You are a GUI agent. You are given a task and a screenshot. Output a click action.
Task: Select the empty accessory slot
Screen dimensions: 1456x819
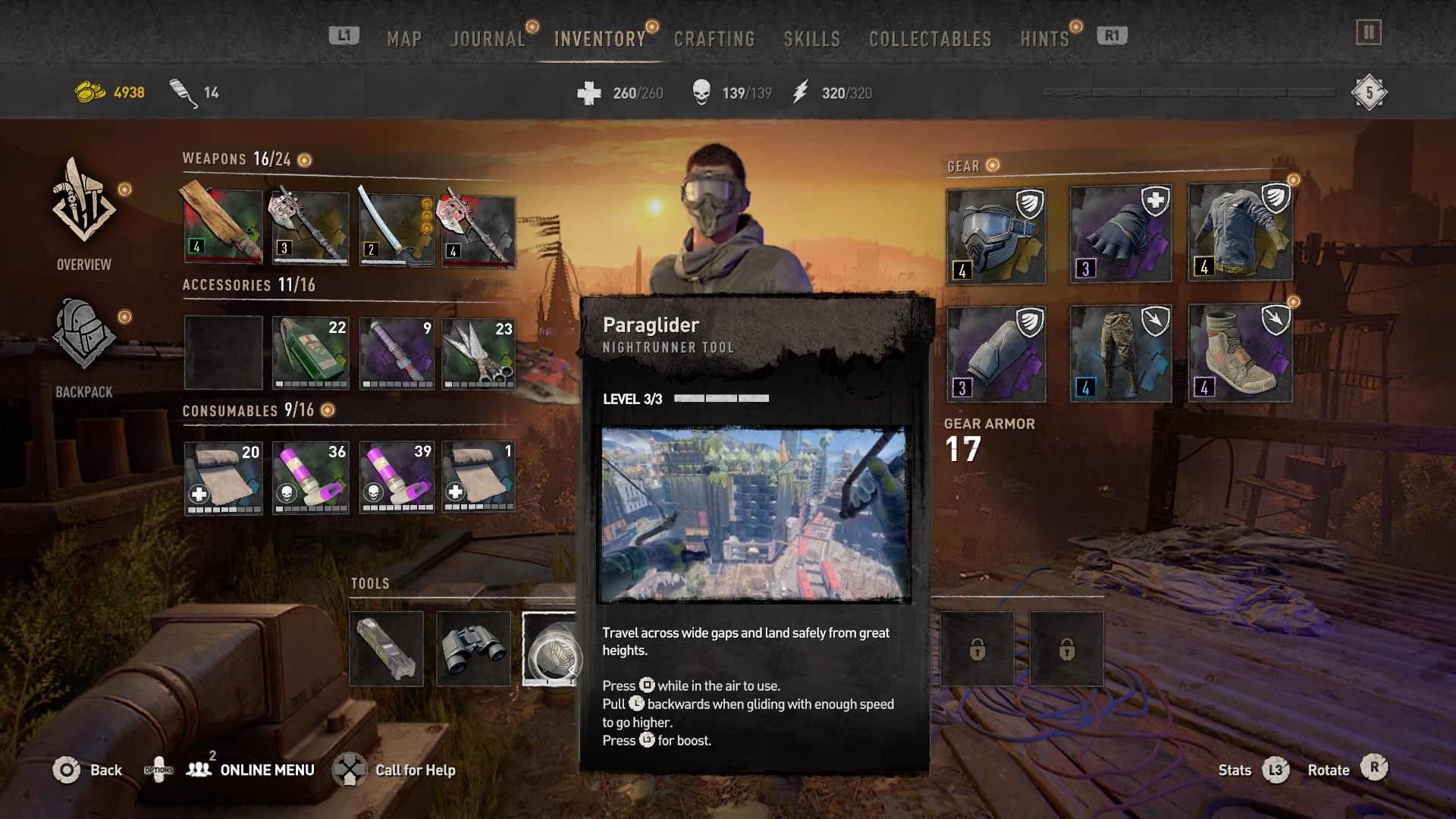click(x=223, y=351)
